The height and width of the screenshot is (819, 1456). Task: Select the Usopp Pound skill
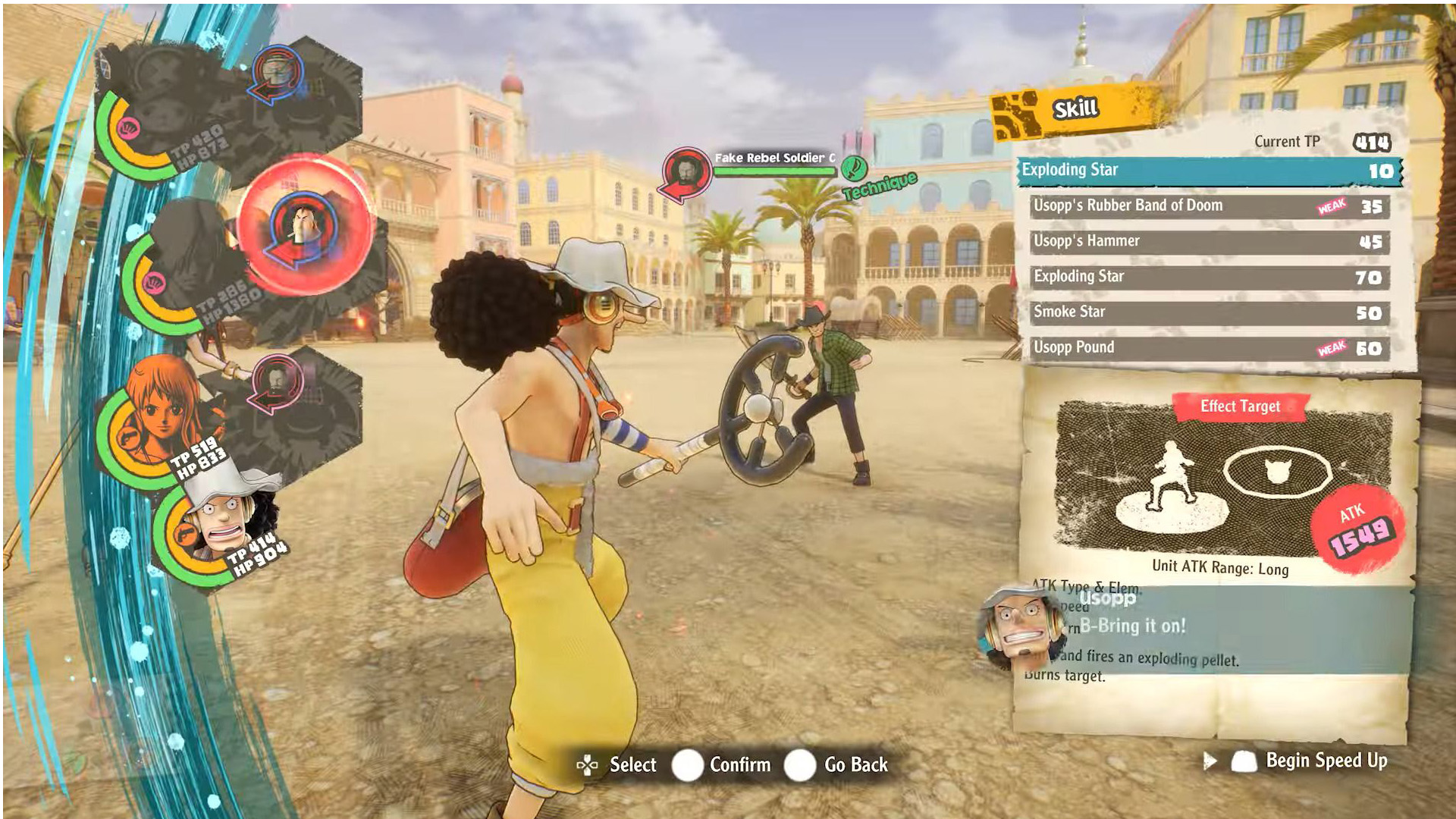(x=1209, y=348)
